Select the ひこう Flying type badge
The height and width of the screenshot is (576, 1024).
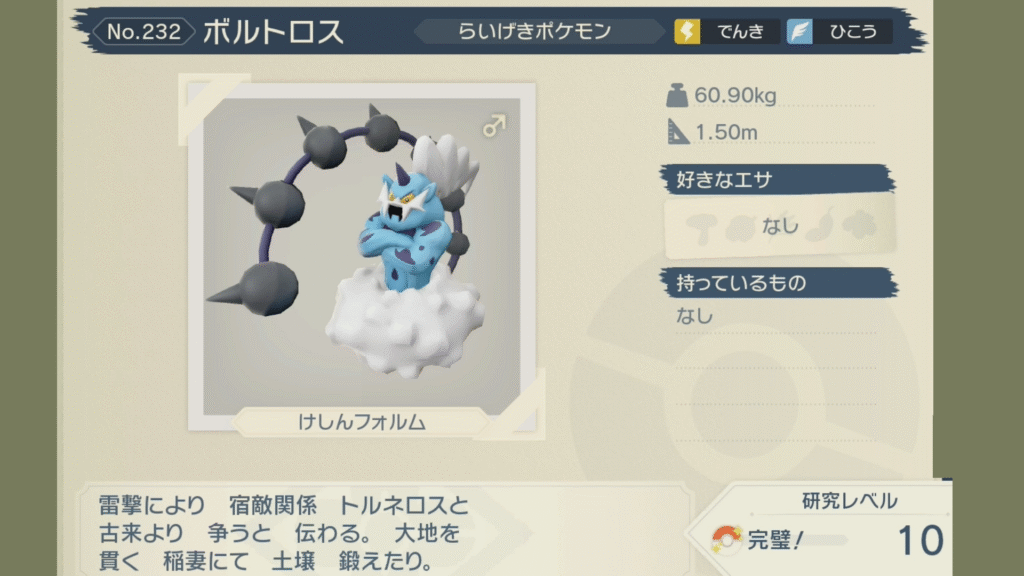pos(838,32)
